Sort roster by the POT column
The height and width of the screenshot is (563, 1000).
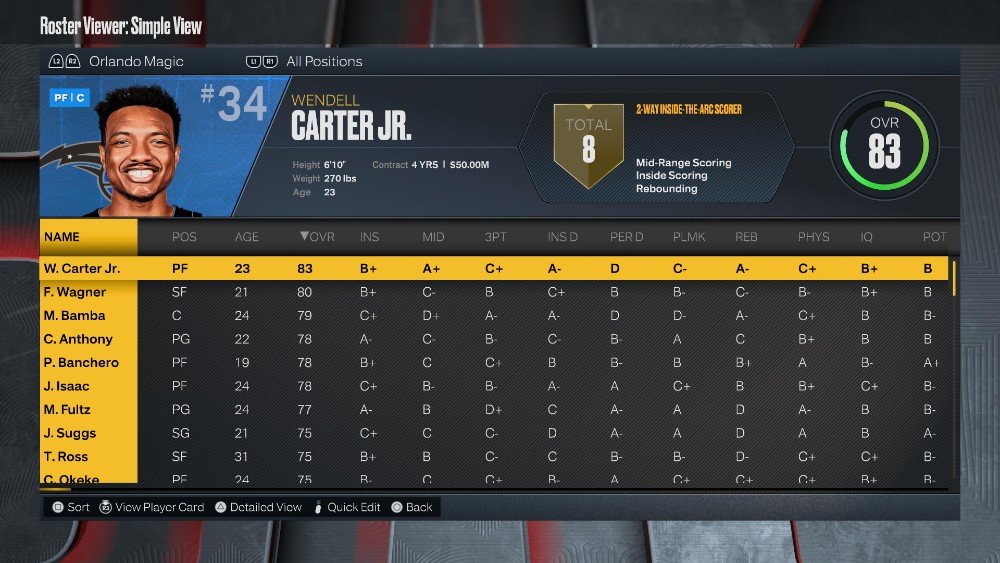click(934, 237)
